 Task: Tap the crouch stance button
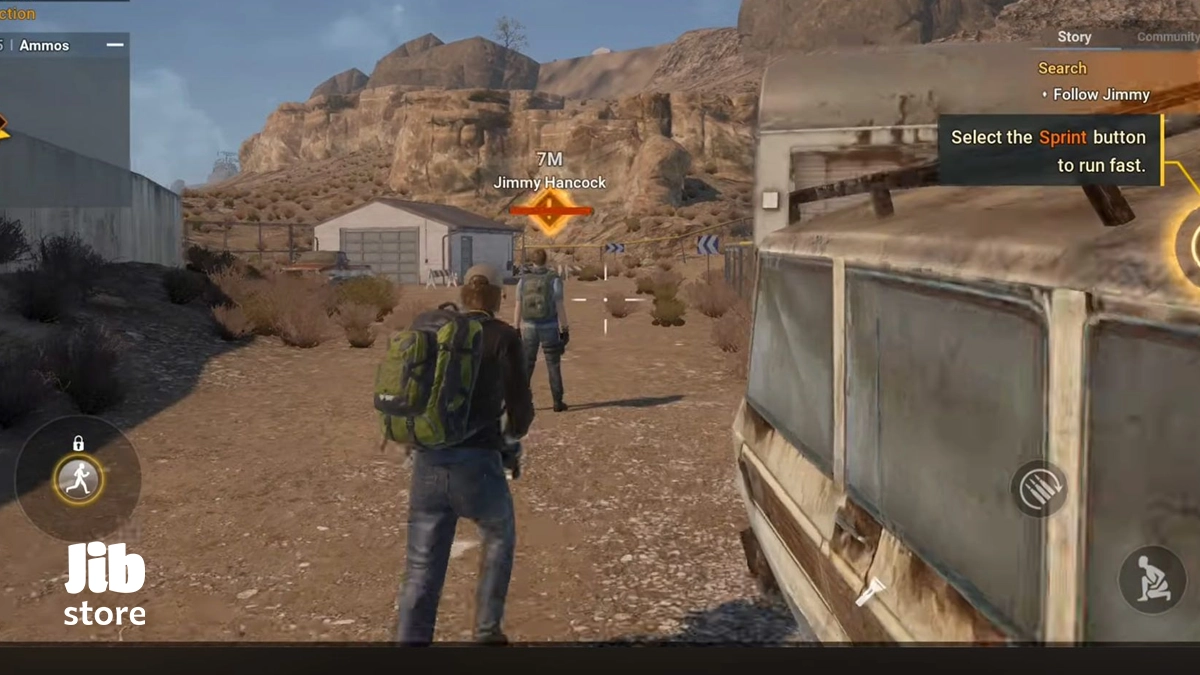click(1151, 579)
